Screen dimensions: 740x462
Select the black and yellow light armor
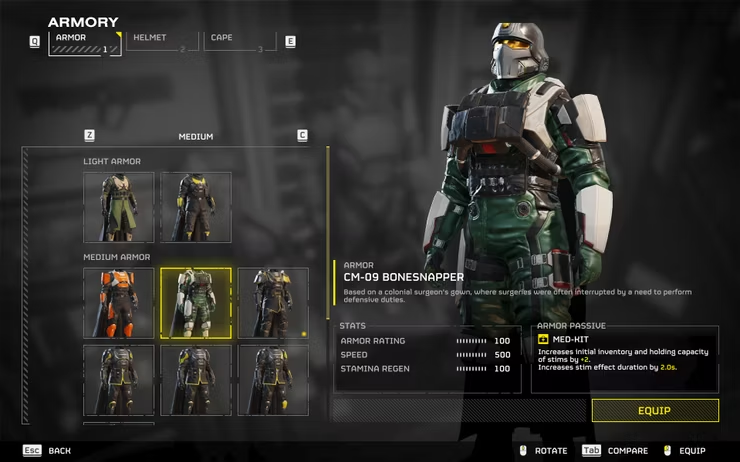(196, 208)
